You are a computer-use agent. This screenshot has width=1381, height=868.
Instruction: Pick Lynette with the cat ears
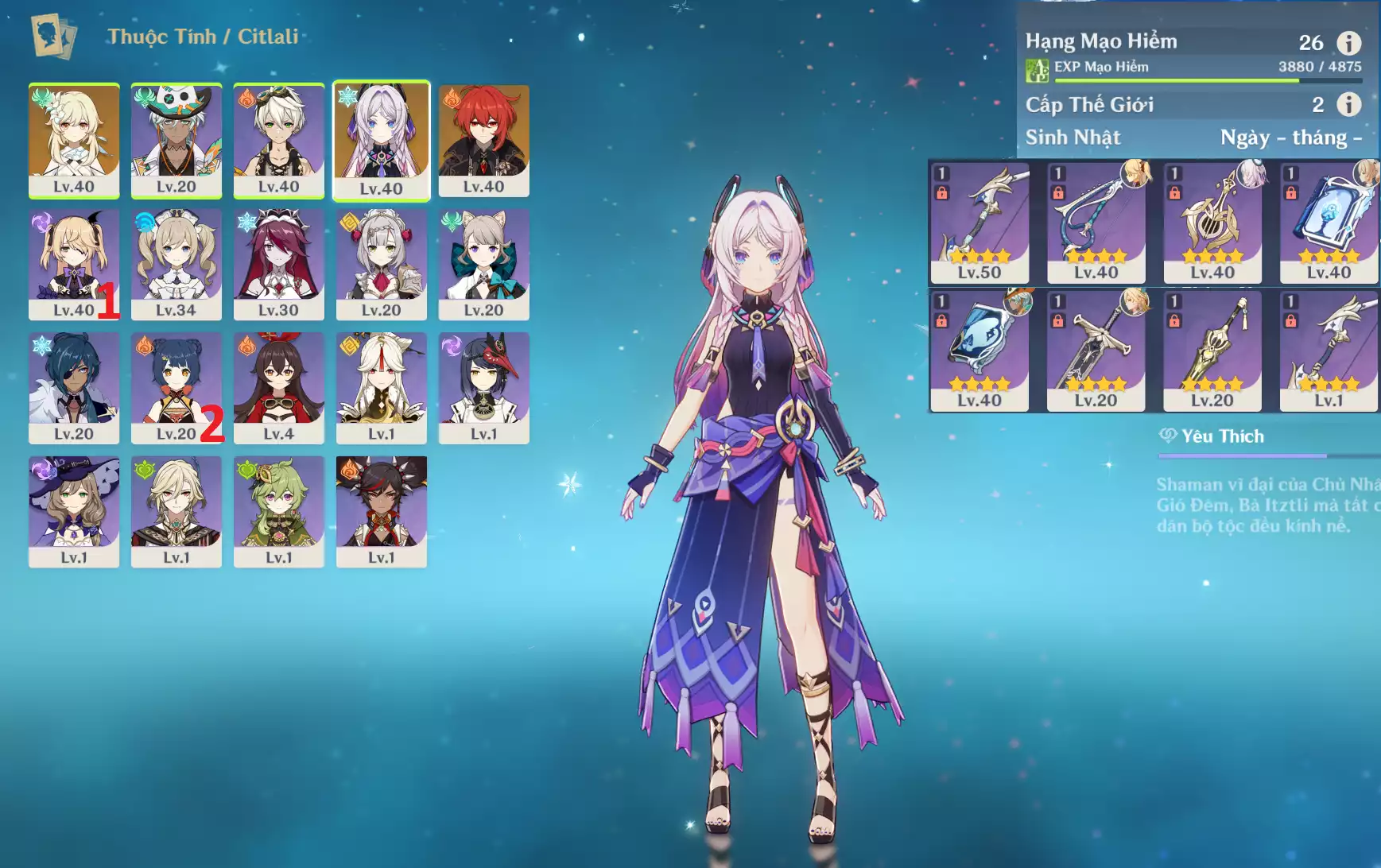pos(483,264)
